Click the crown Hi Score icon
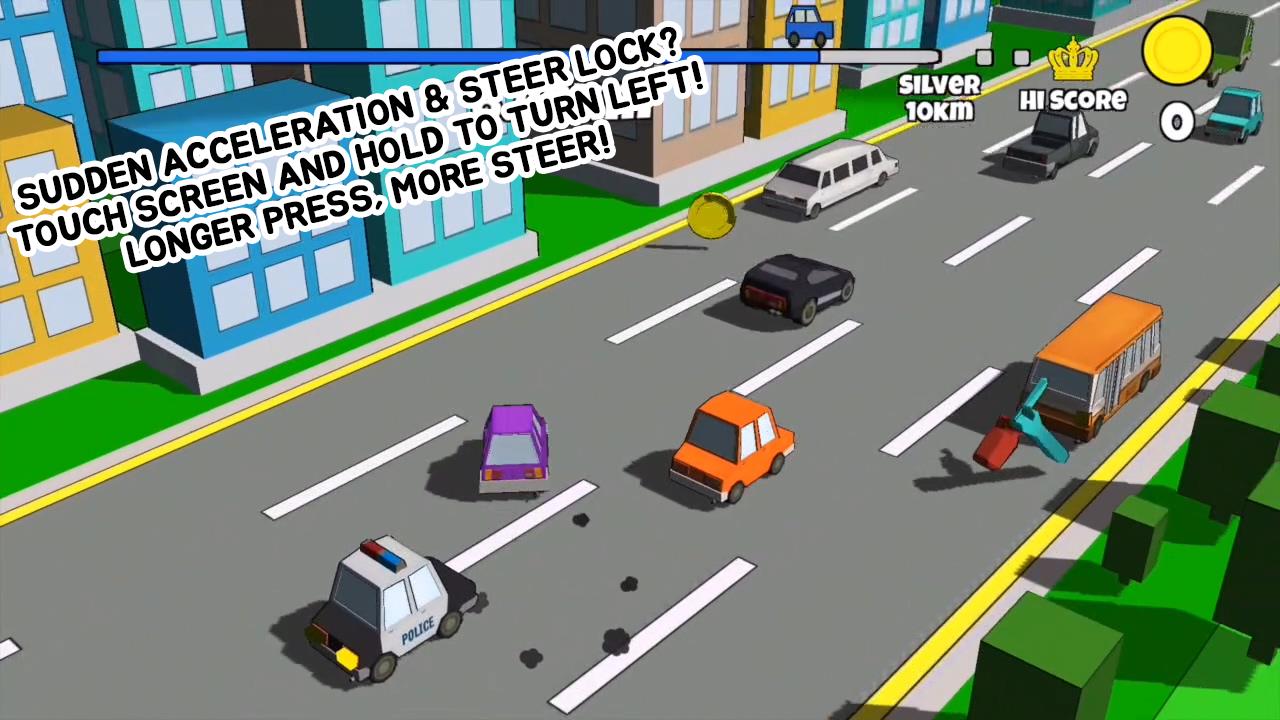 click(1073, 62)
